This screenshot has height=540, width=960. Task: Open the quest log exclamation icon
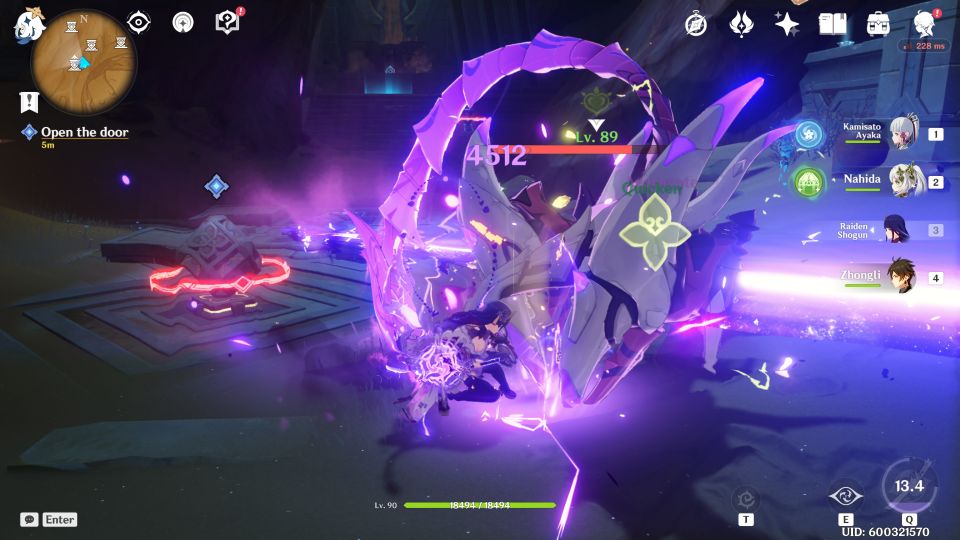coord(27,101)
